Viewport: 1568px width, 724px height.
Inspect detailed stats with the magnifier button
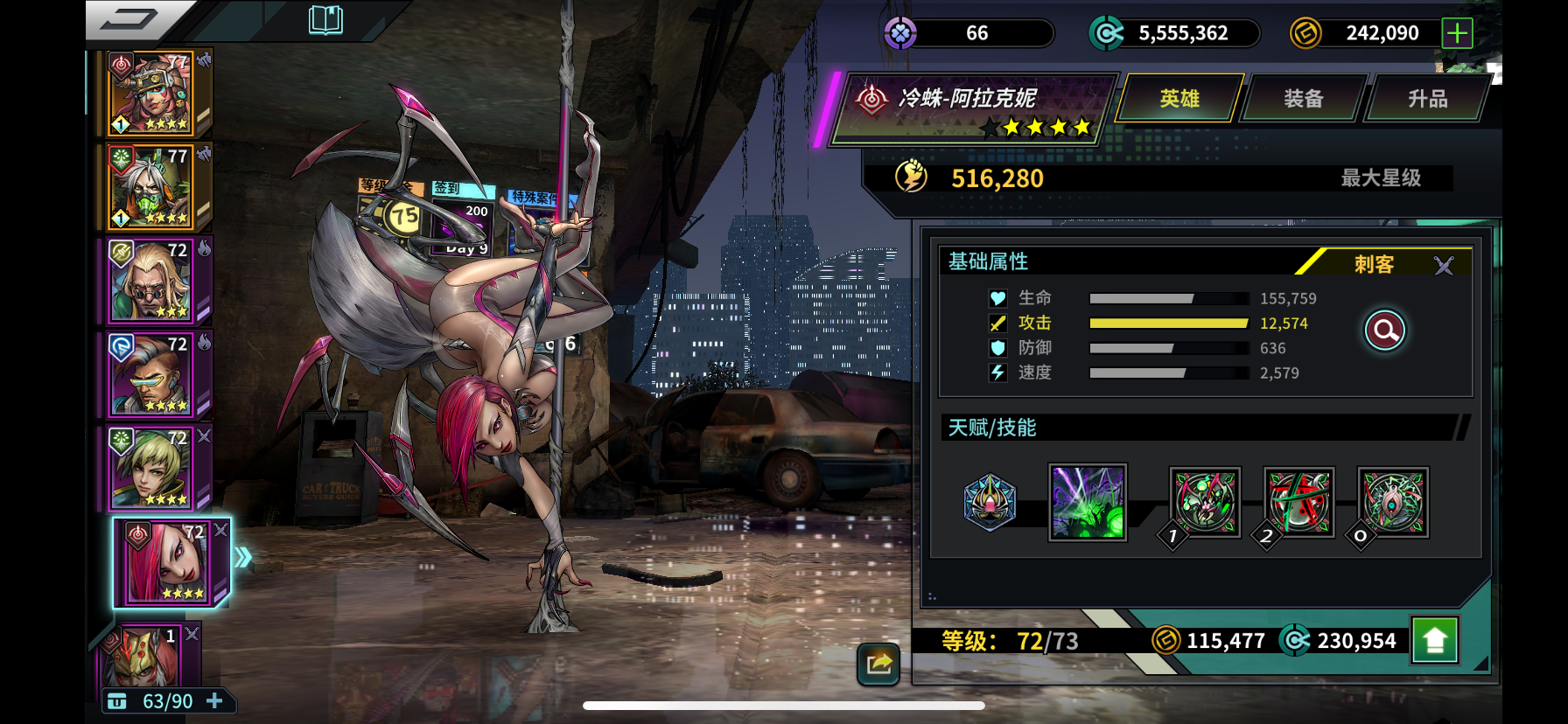tap(1385, 331)
